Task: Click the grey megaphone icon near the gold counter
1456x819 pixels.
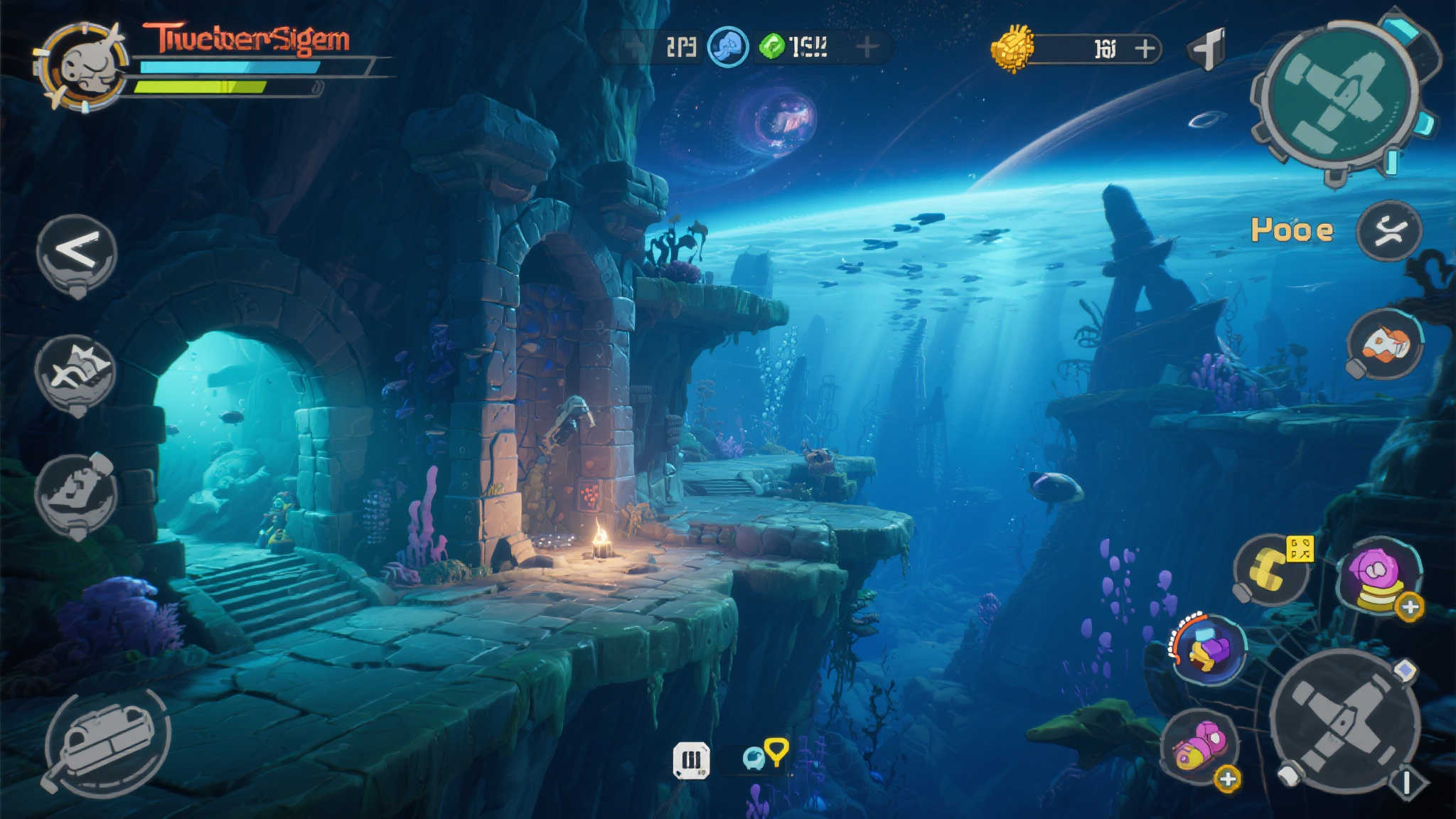Action: point(1207,48)
